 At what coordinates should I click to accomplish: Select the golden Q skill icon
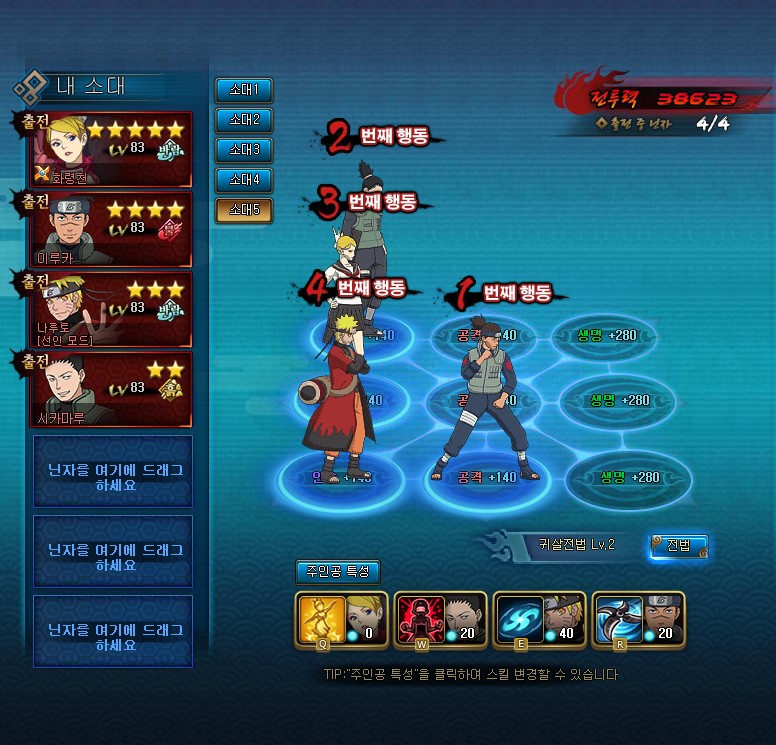[319, 618]
